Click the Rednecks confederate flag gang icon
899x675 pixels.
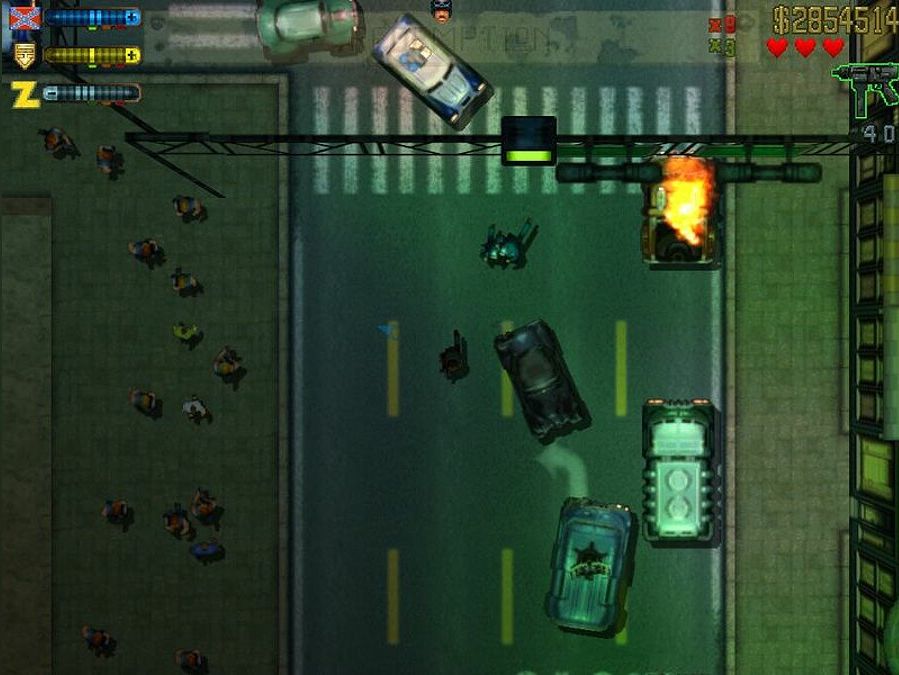pyautogui.click(x=25, y=18)
